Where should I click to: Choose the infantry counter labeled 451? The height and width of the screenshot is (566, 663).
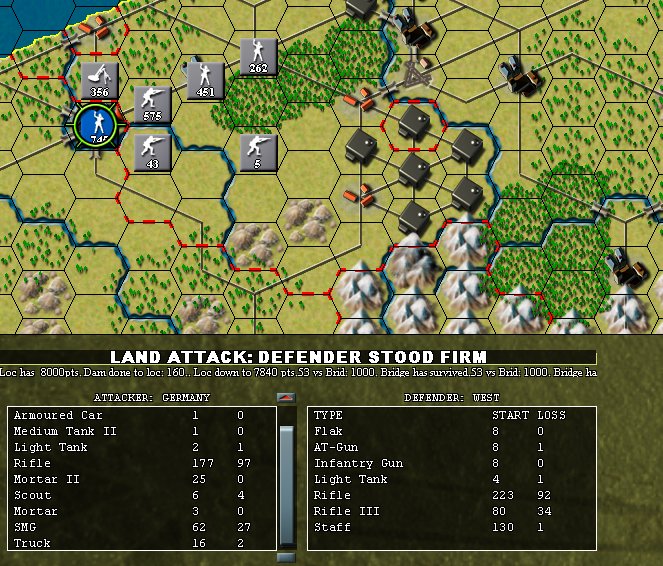[x=206, y=79]
